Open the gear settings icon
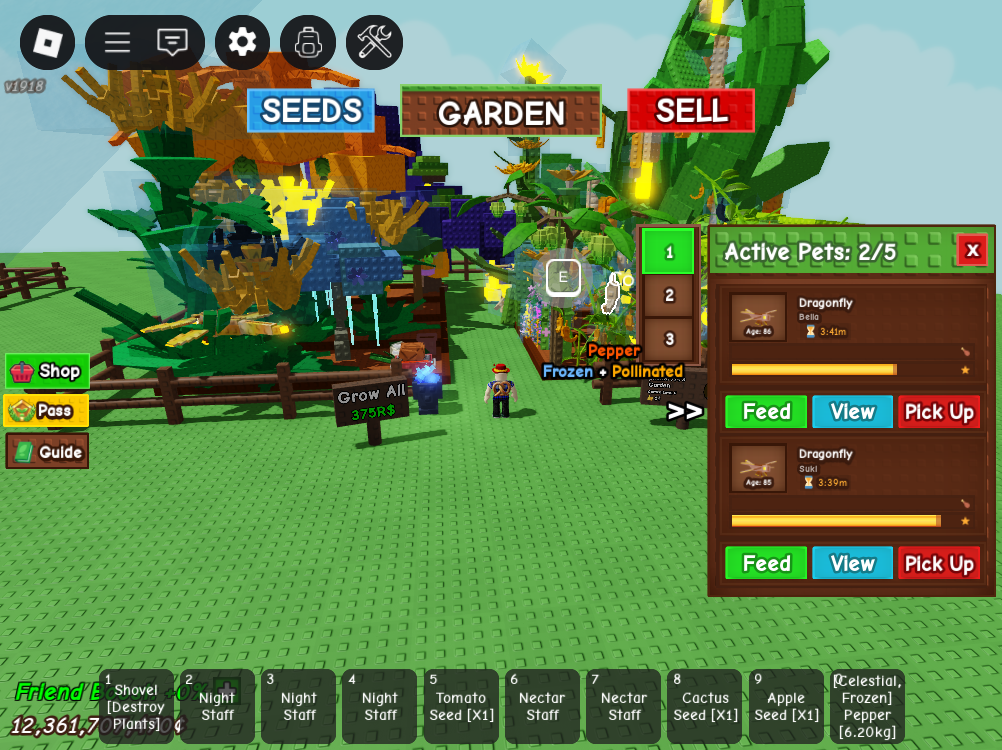Image resolution: width=1002 pixels, height=750 pixels. (242, 42)
